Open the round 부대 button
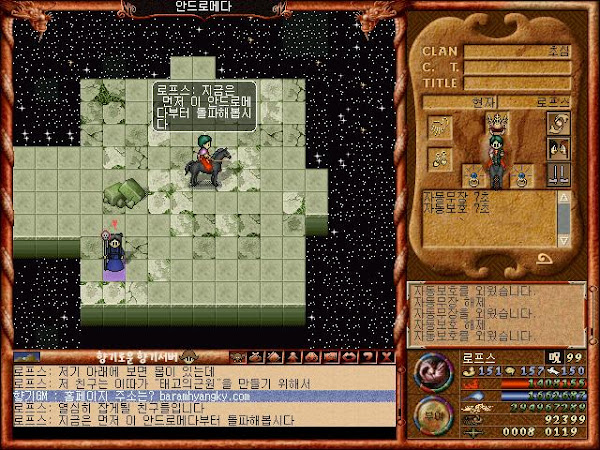This screenshot has width=600, height=450. [x=430, y=411]
